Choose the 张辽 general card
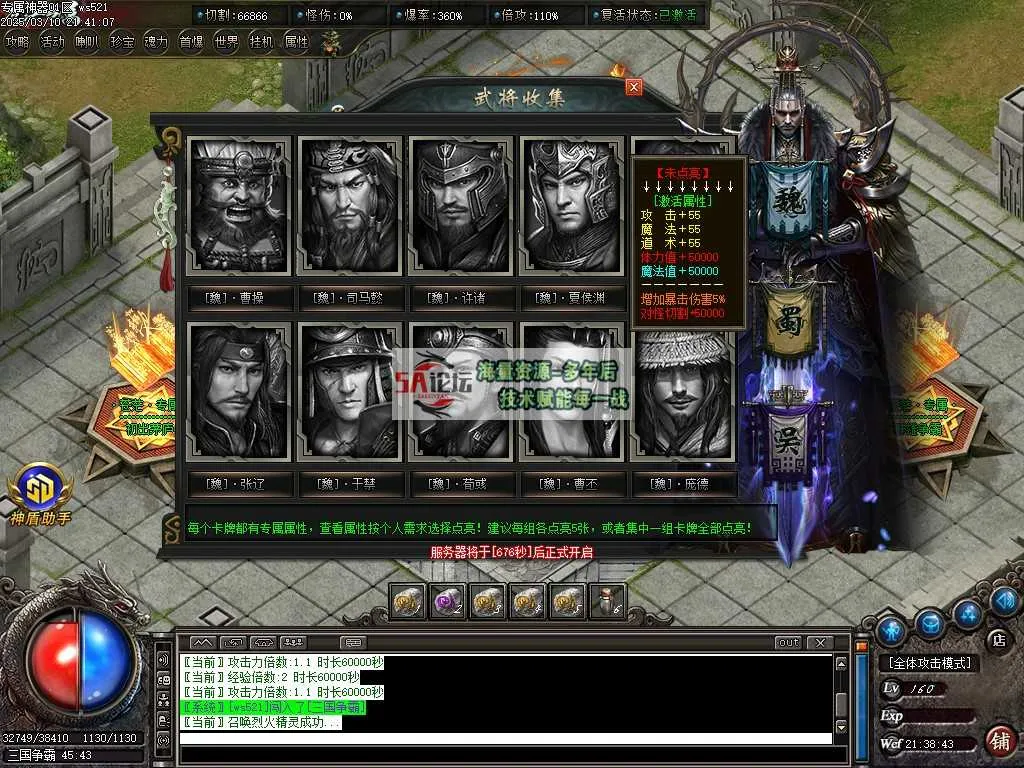The width and height of the screenshot is (1024, 768). (x=239, y=391)
